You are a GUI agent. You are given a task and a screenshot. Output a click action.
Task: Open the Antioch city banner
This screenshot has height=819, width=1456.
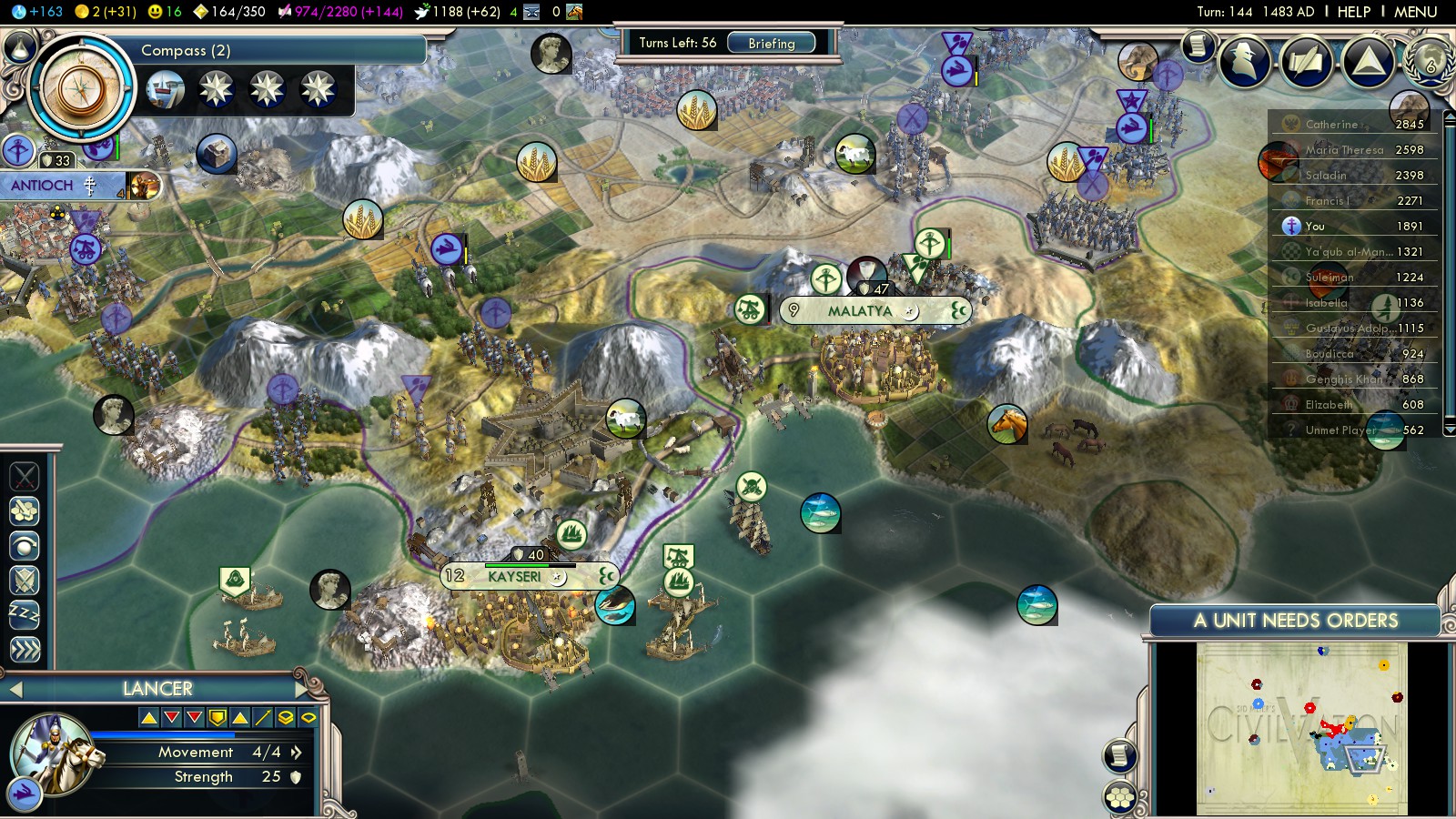point(44,186)
